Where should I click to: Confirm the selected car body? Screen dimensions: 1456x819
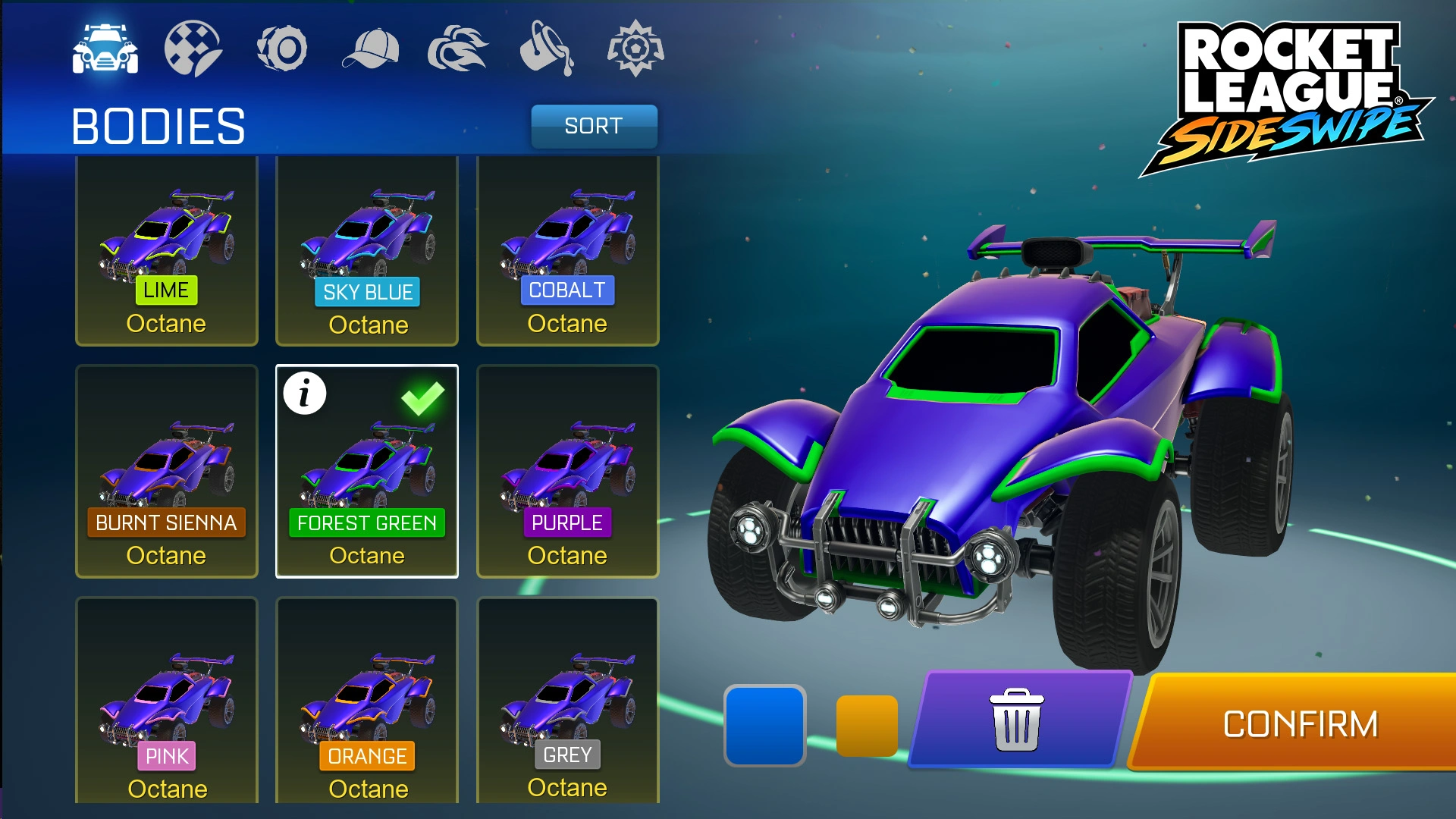point(1300,724)
